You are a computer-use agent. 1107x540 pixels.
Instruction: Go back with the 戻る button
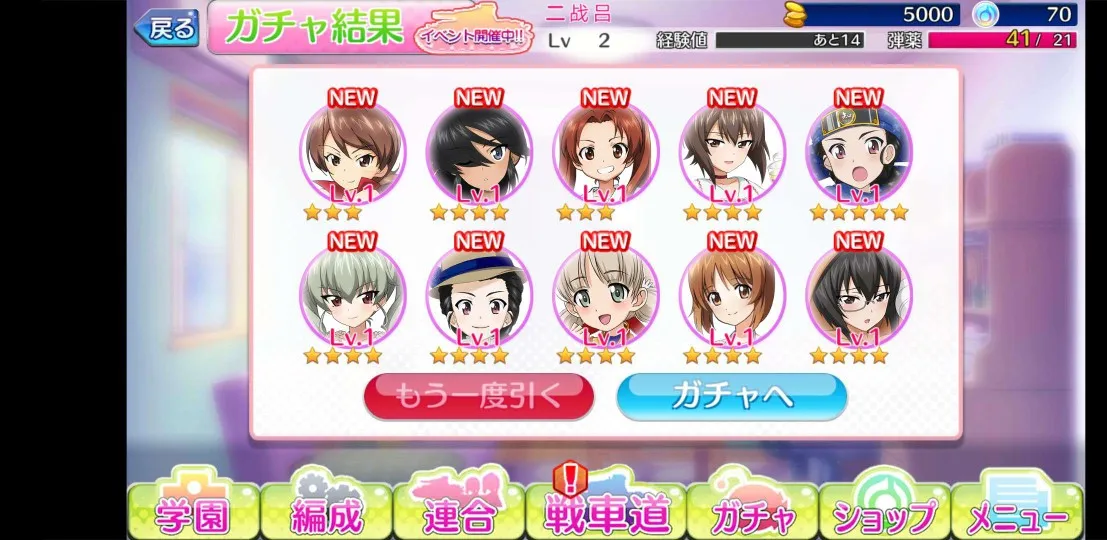point(167,29)
